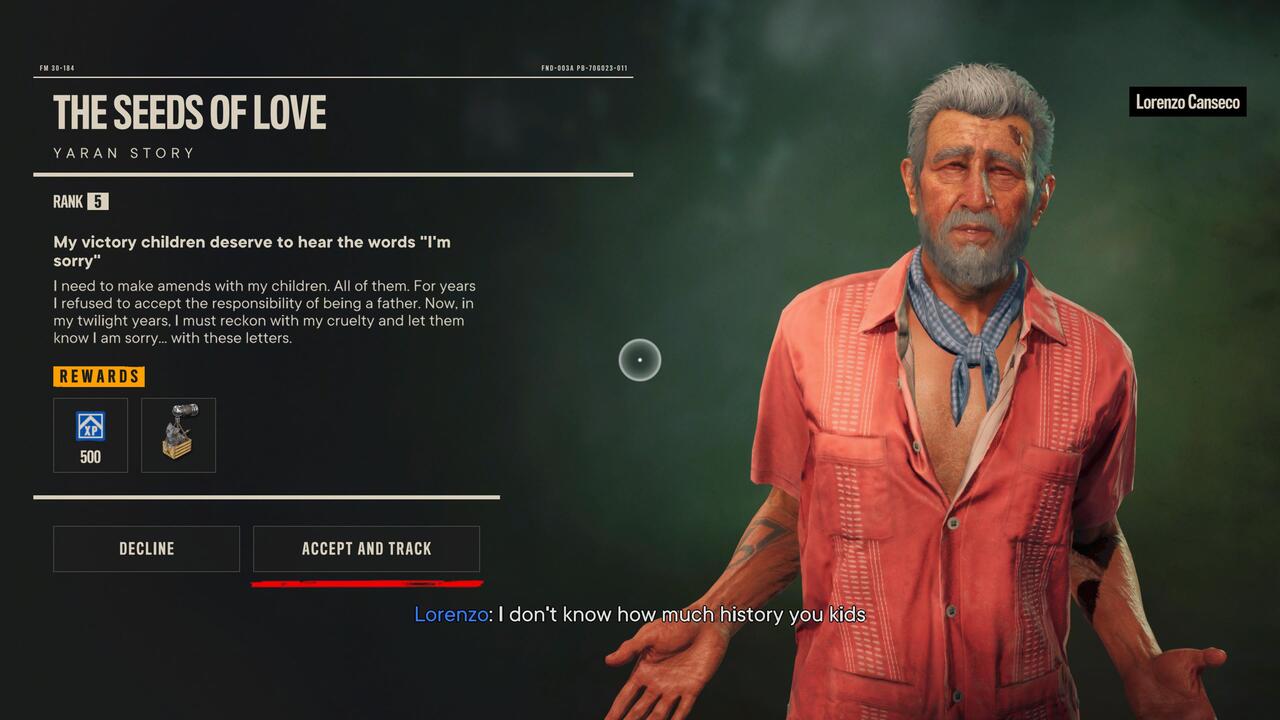Screen dimensions: 1280x720
Task: Click the Lorenzo Canseco nameplate
Action: click(1187, 102)
